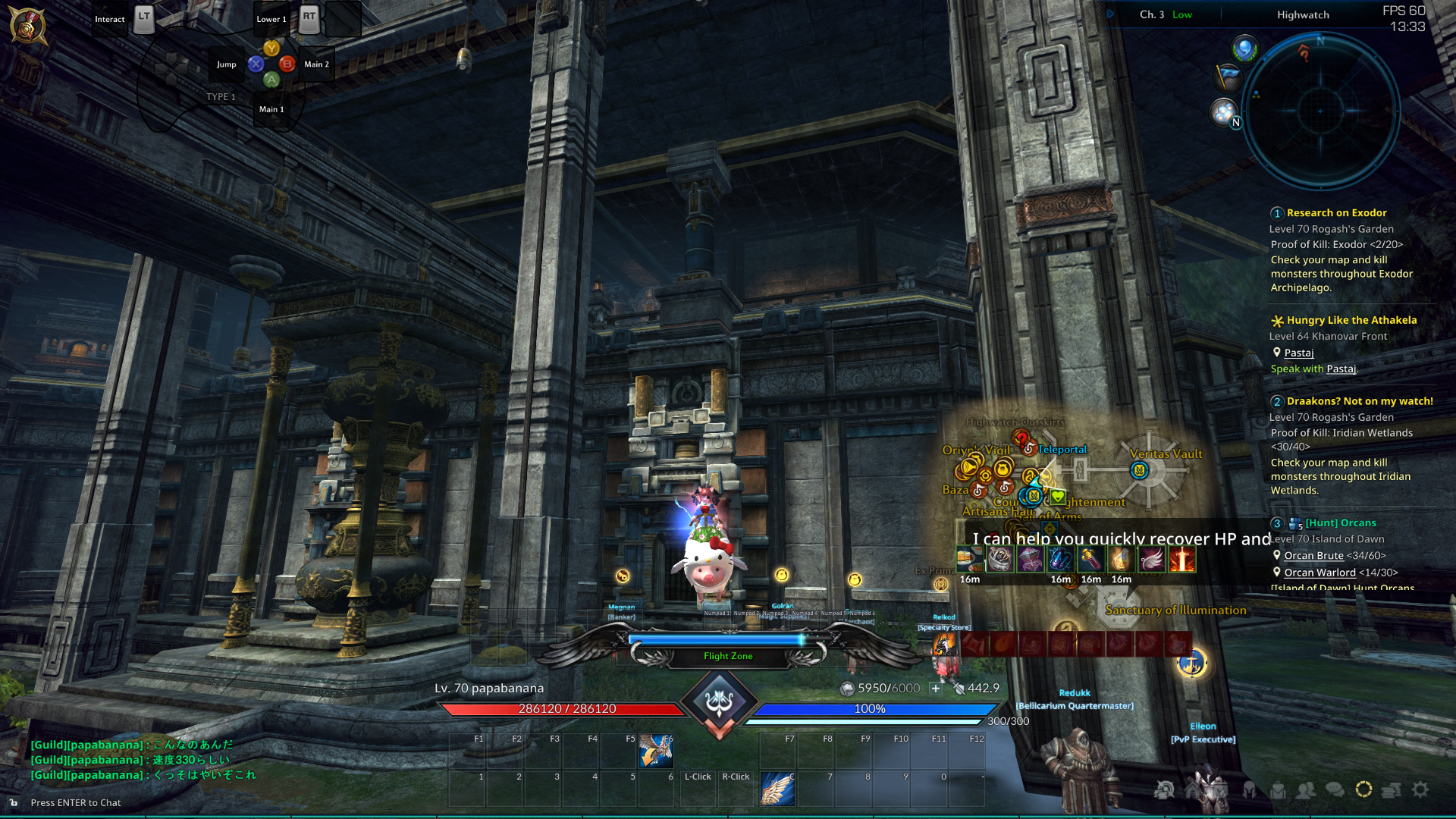
Task: Open the settings gear menu icon
Action: click(x=1420, y=789)
